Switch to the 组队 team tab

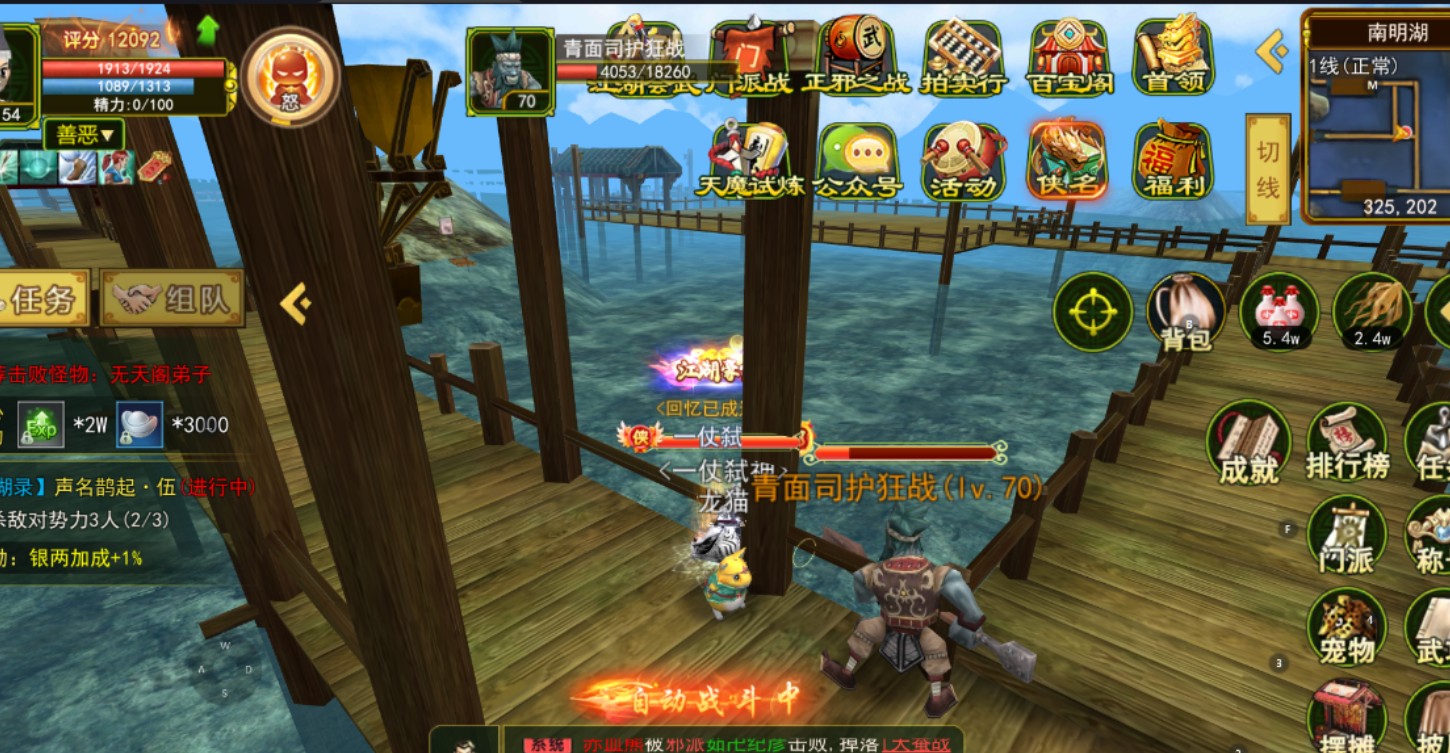pyautogui.click(x=174, y=298)
